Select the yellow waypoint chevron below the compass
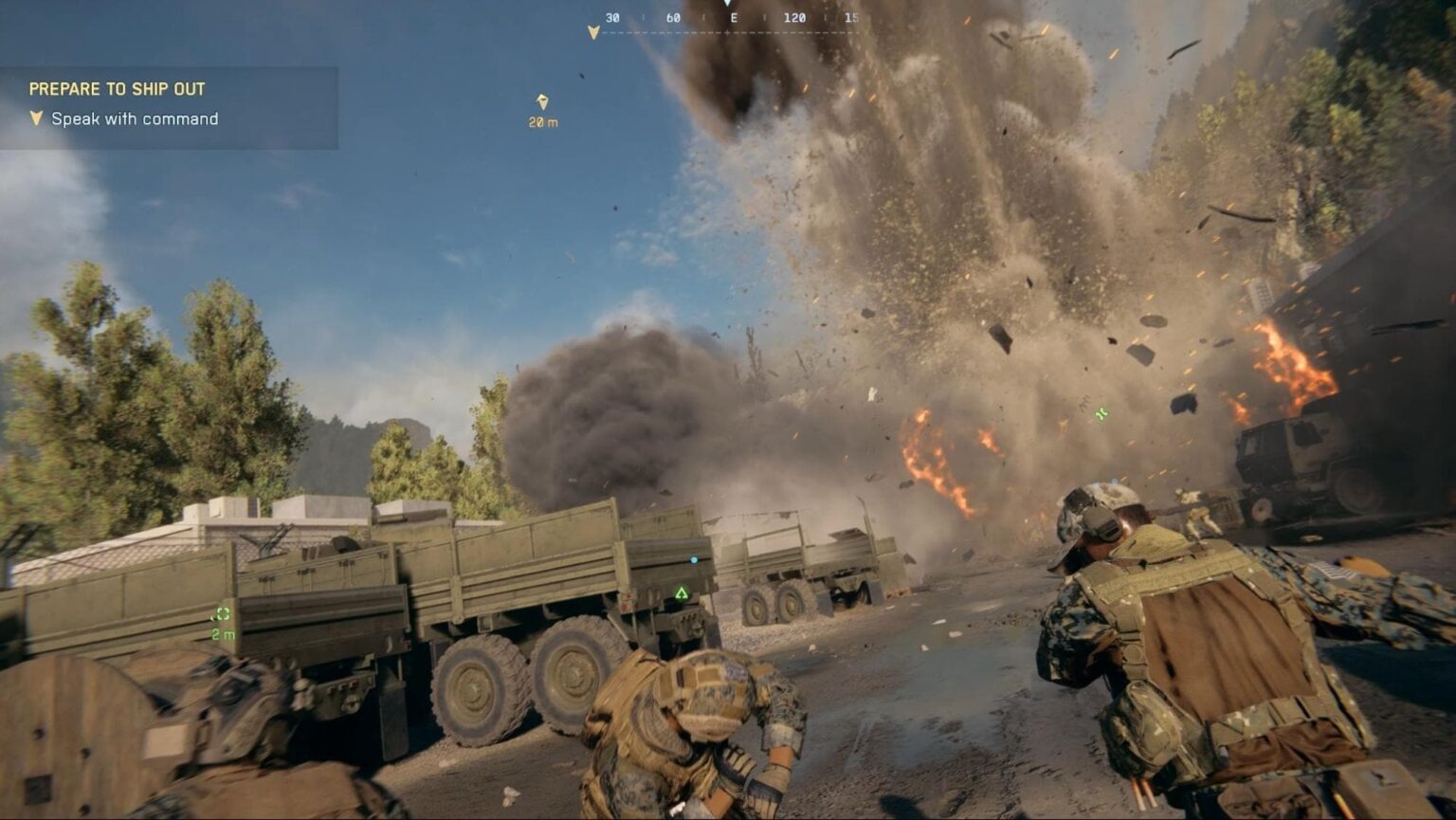This screenshot has width=1456, height=820. point(594,30)
